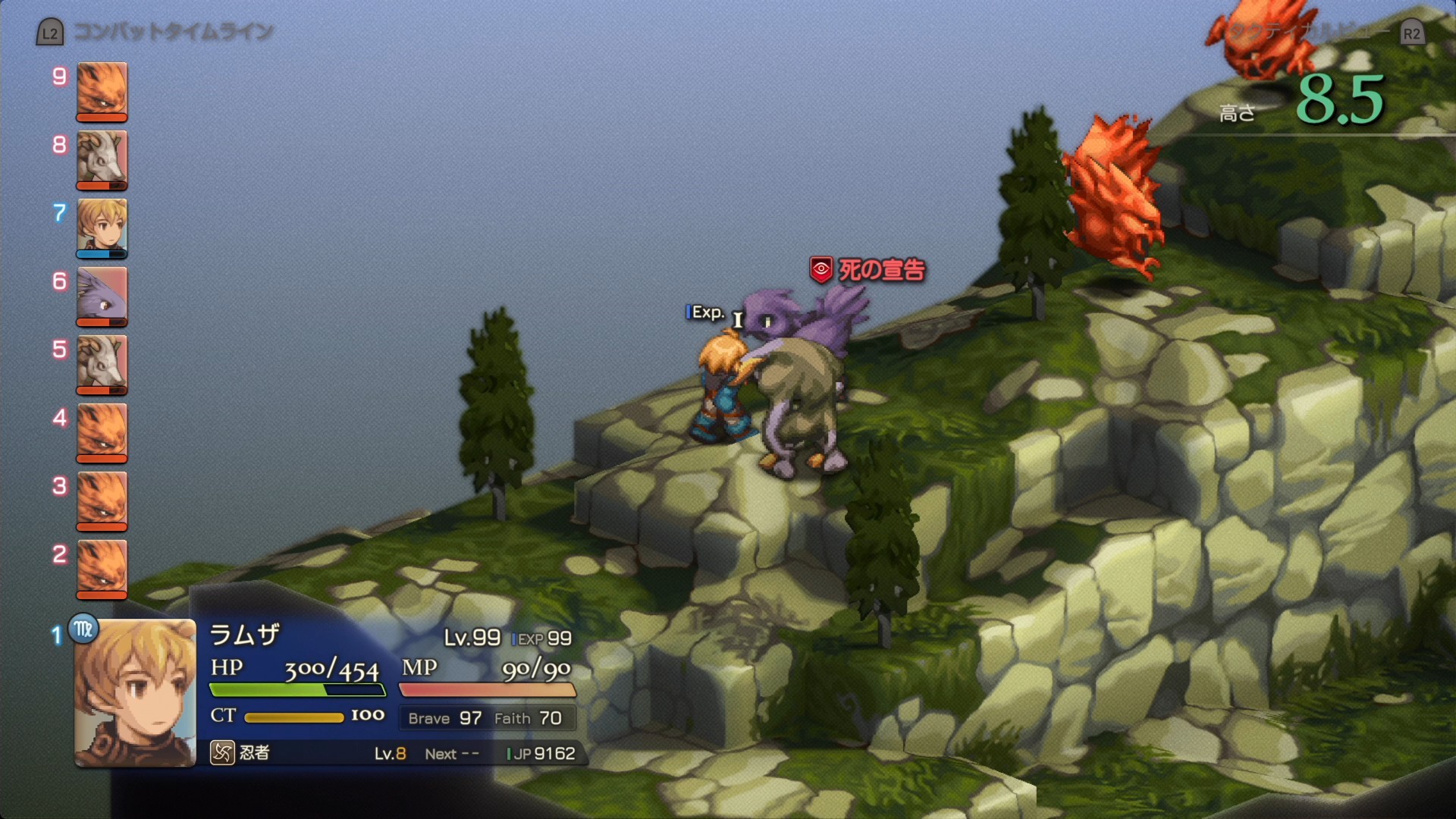Pick the goat monster portrait numbered 5

pos(102,364)
